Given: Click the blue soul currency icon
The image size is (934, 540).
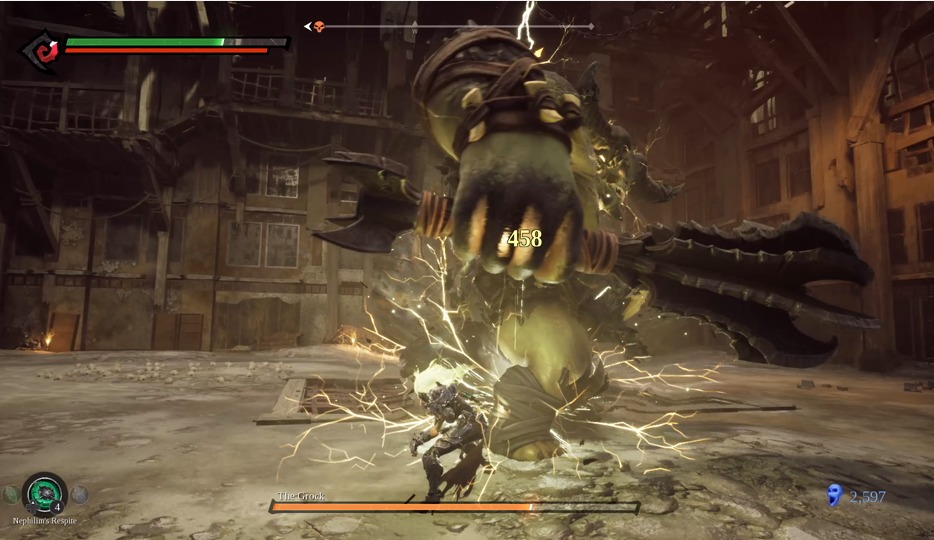Looking at the screenshot, I should (834, 495).
